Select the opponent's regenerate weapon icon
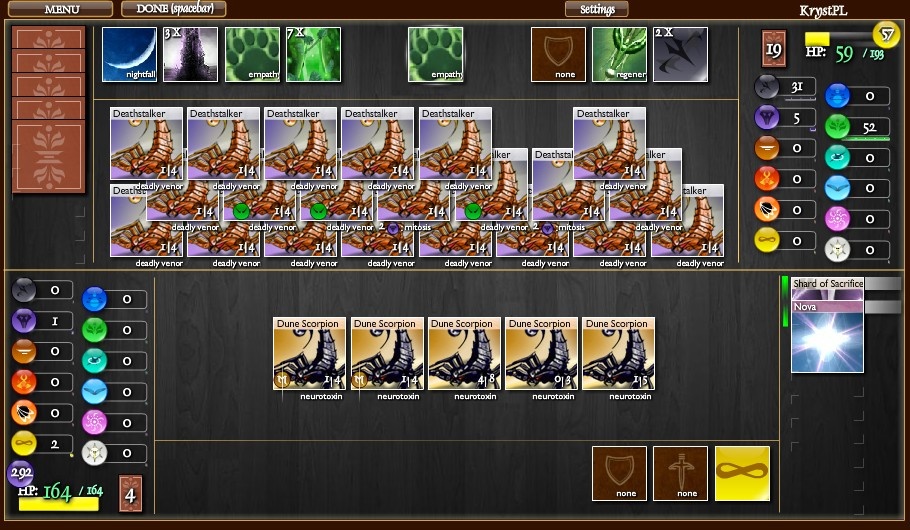Viewport: 910px width, 530px height. (x=619, y=54)
